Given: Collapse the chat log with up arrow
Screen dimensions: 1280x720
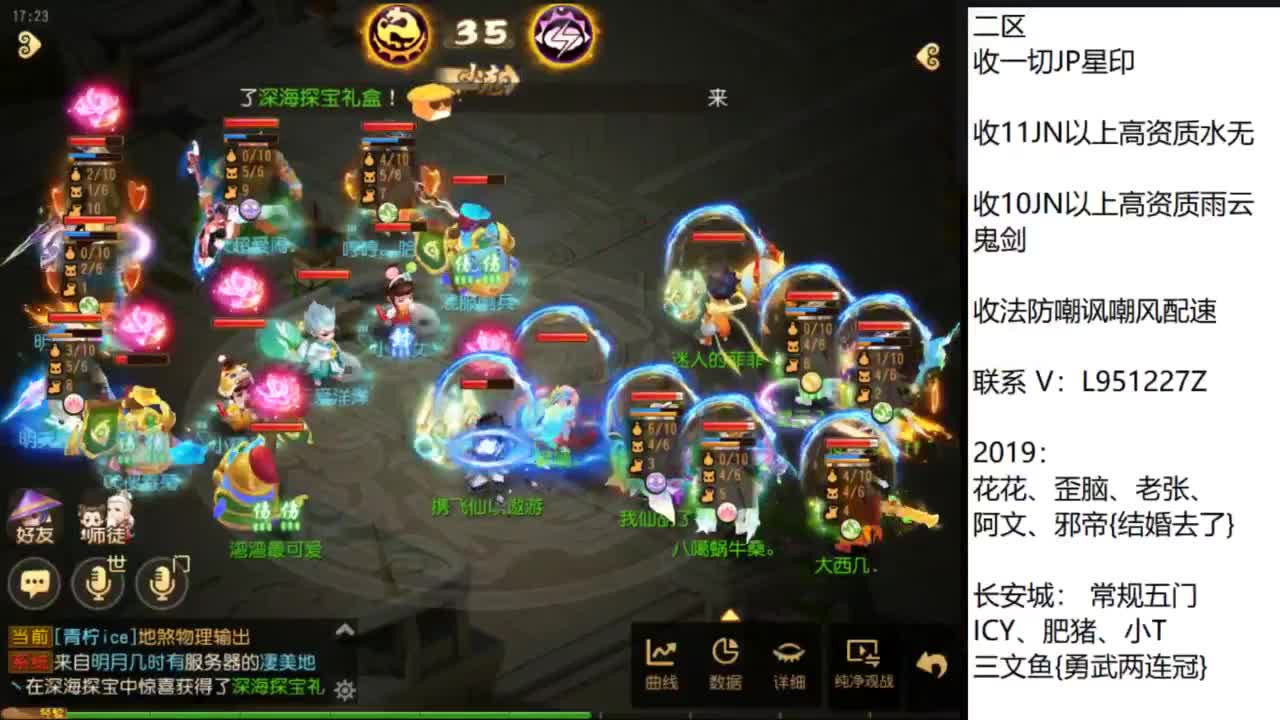Looking at the screenshot, I should [345, 631].
